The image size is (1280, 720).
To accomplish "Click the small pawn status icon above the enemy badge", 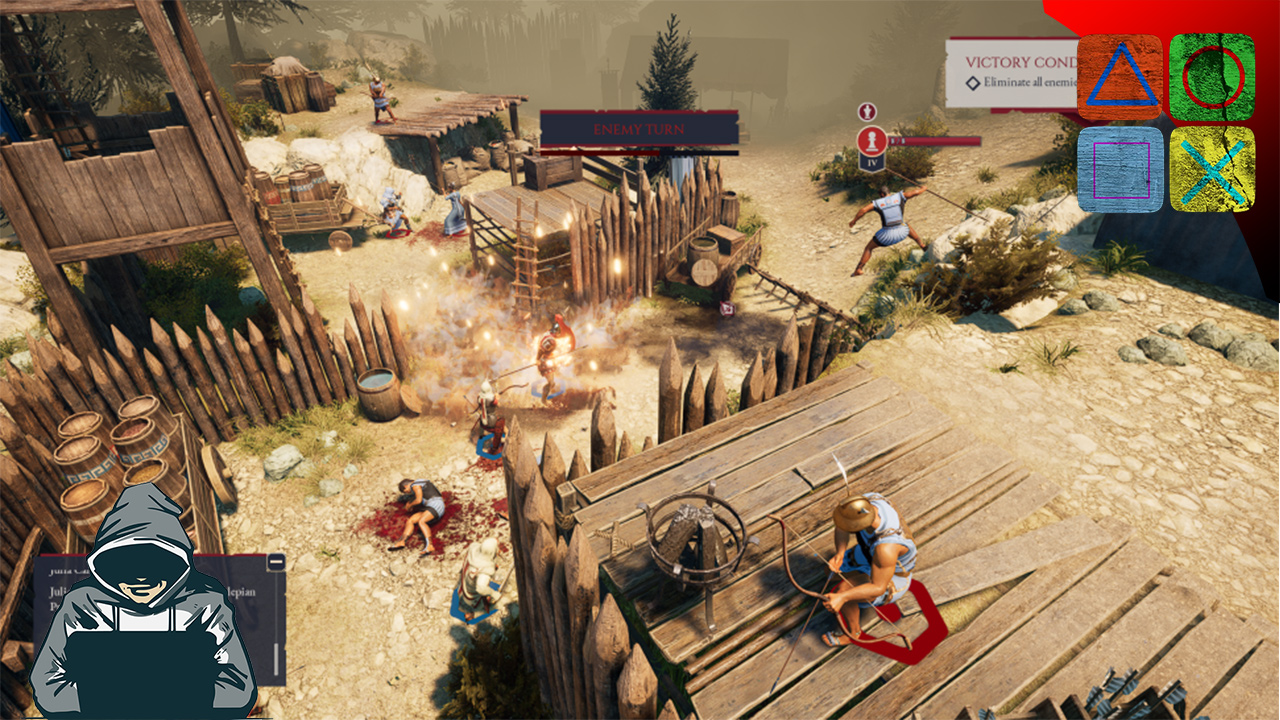I will point(867,111).
